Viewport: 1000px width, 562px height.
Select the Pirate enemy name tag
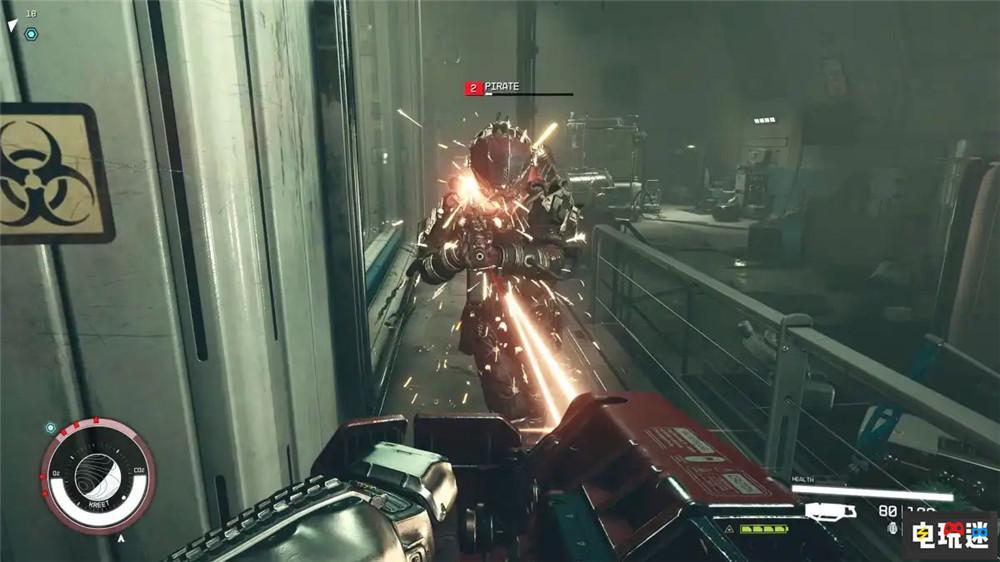(502, 88)
